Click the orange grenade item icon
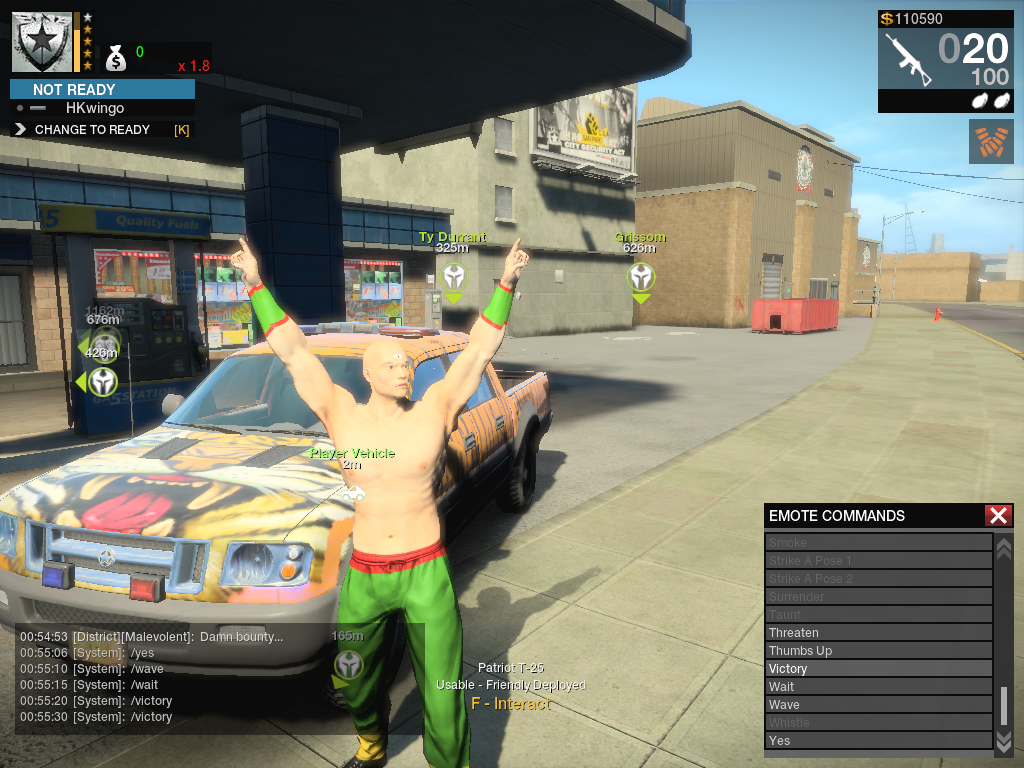The height and width of the screenshot is (768, 1024). [x=990, y=141]
